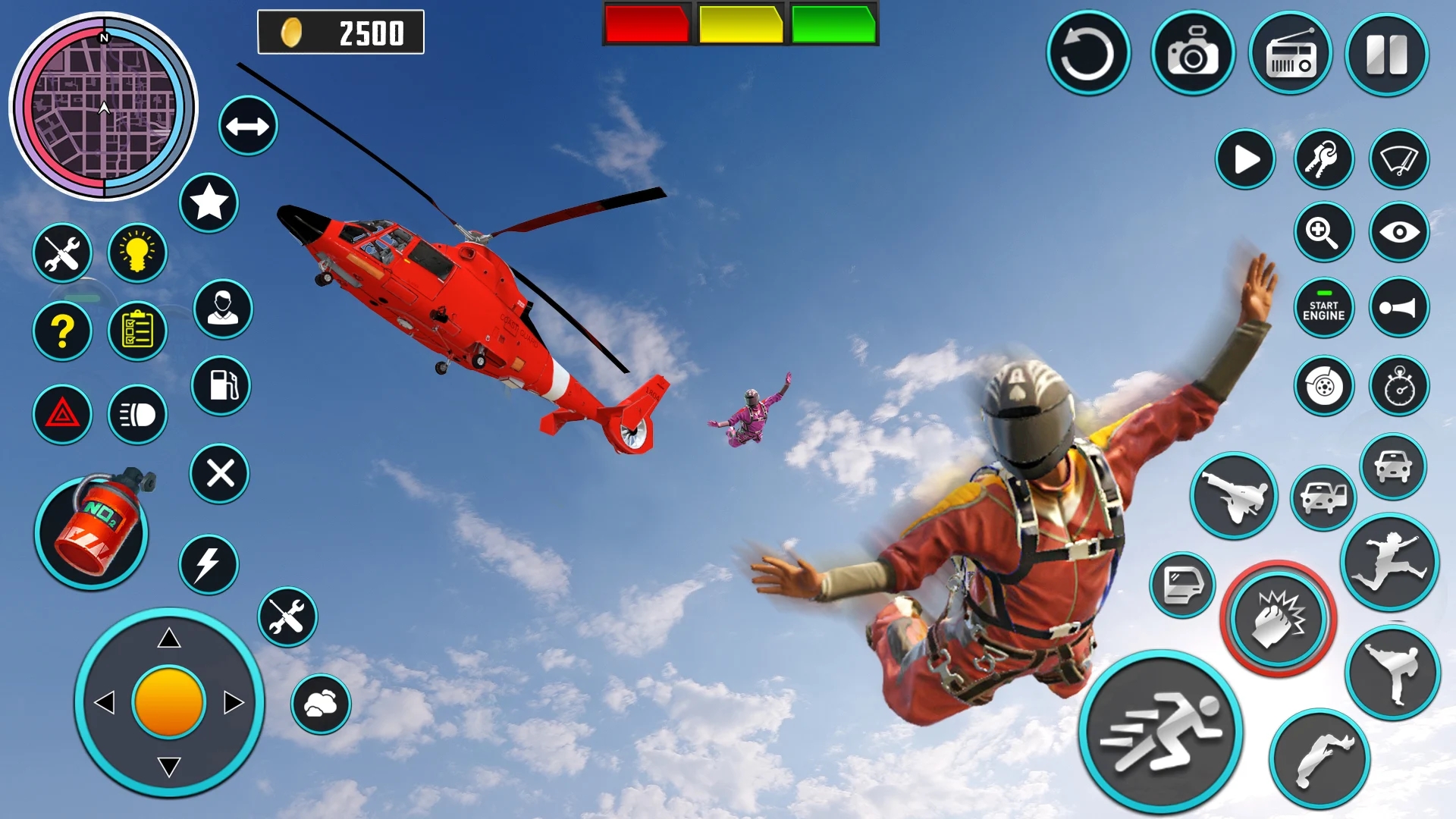1456x819 pixels.
Task: Select the white star favorite button
Action: click(x=209, y=202)
